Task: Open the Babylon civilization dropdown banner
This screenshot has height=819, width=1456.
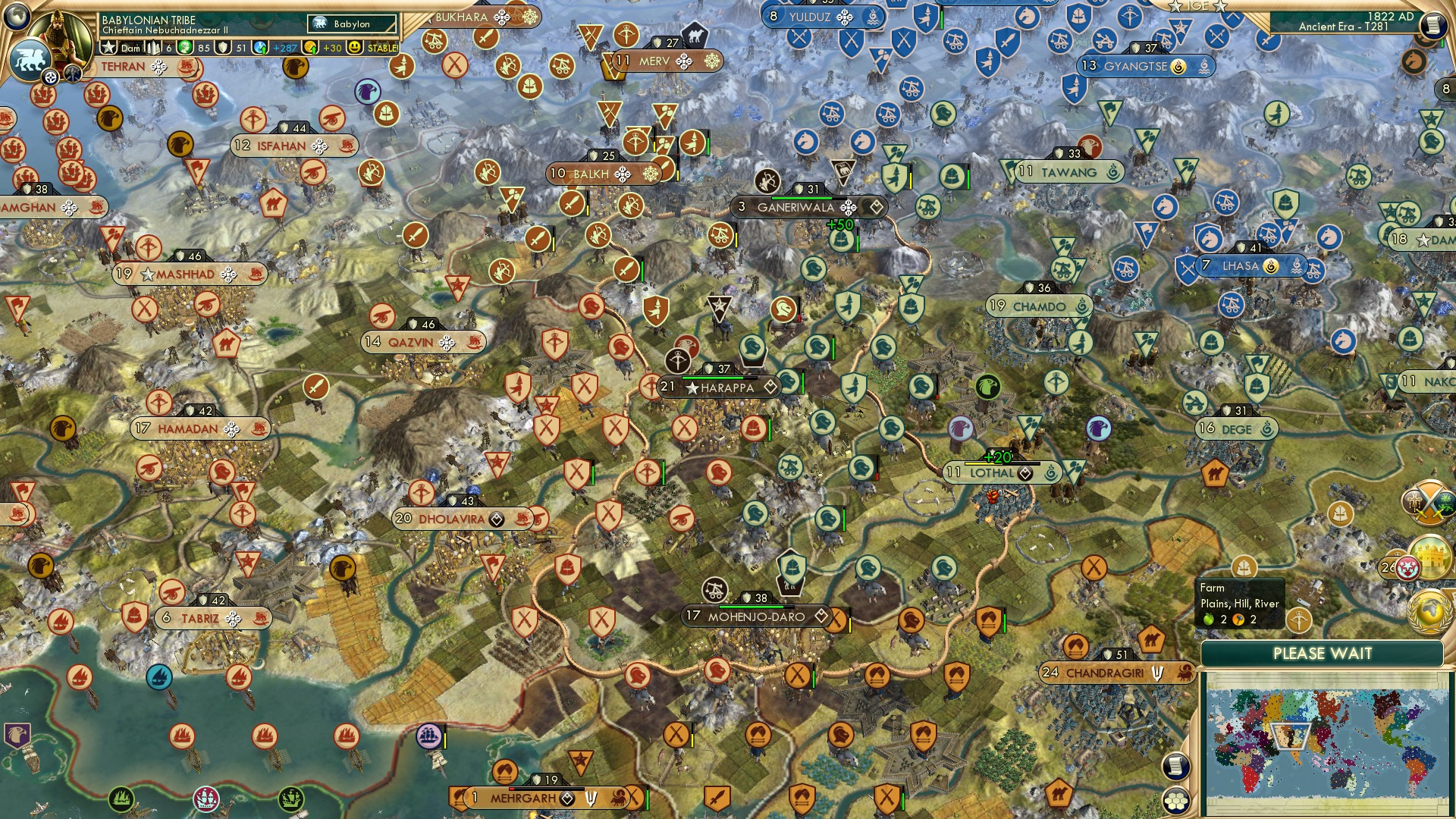Action: click(350, 24)
